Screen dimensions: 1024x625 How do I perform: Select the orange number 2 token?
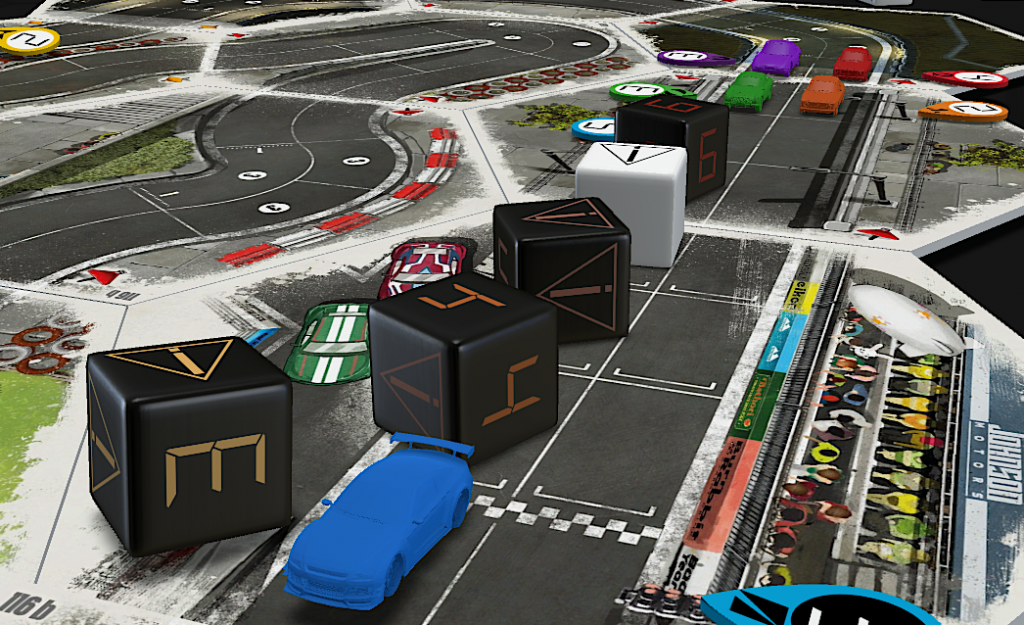click(962, 110)
